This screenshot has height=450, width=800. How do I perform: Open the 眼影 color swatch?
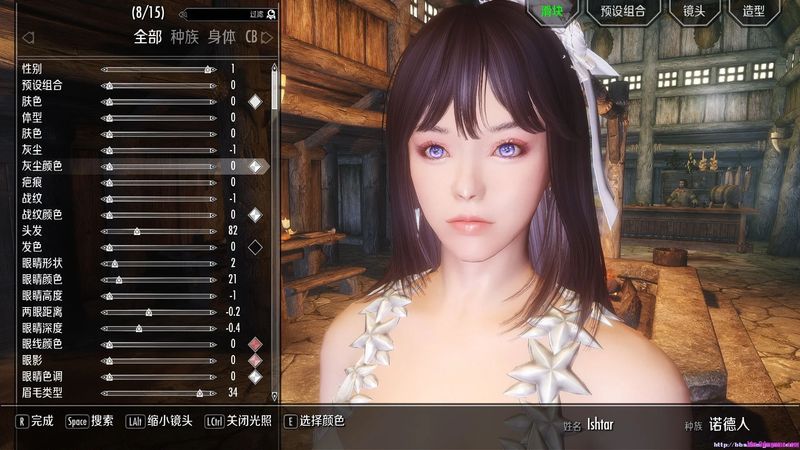pos(255,360)
